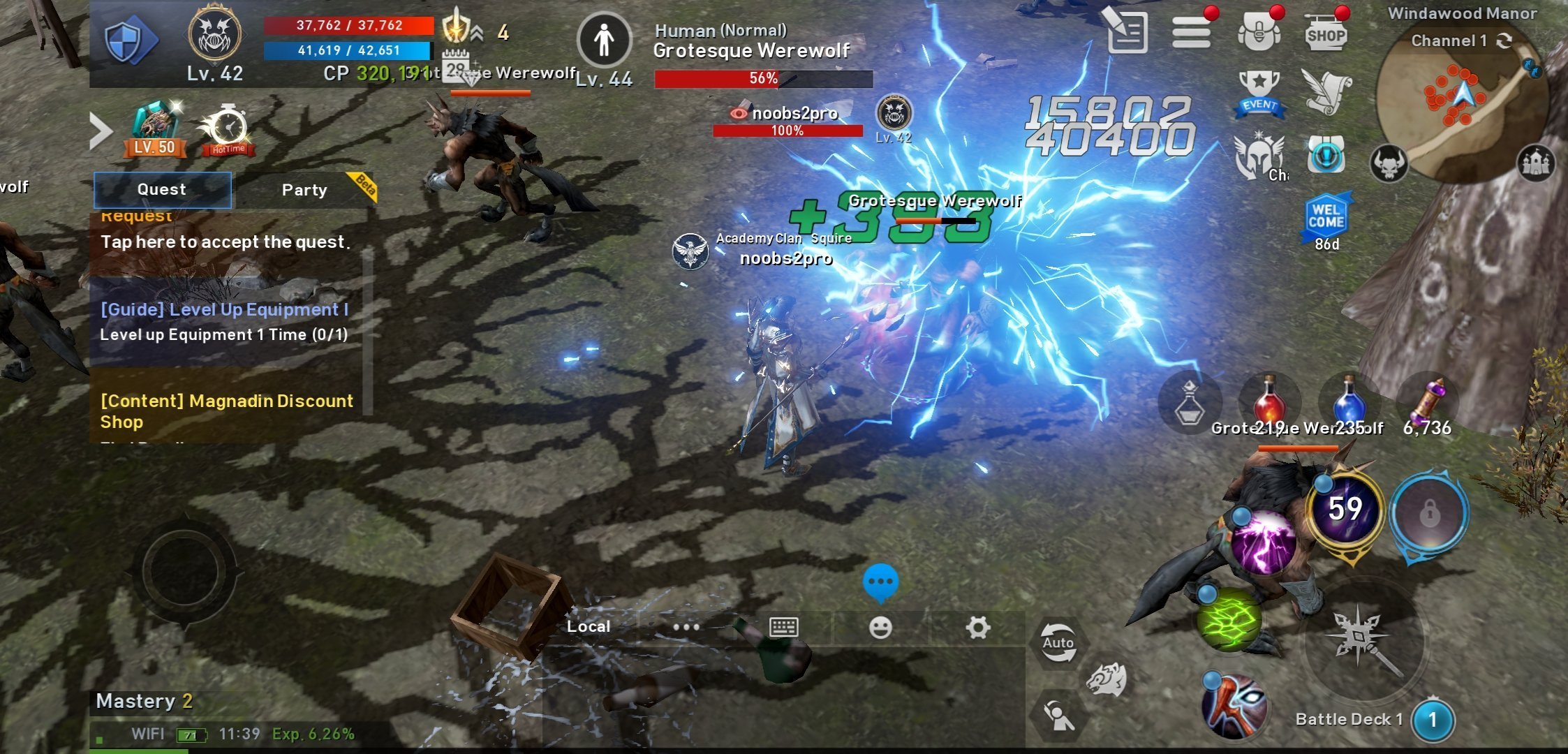Open the hamburger main menu
This screenshot has width=1568, height=754.
click(1191, 33)
